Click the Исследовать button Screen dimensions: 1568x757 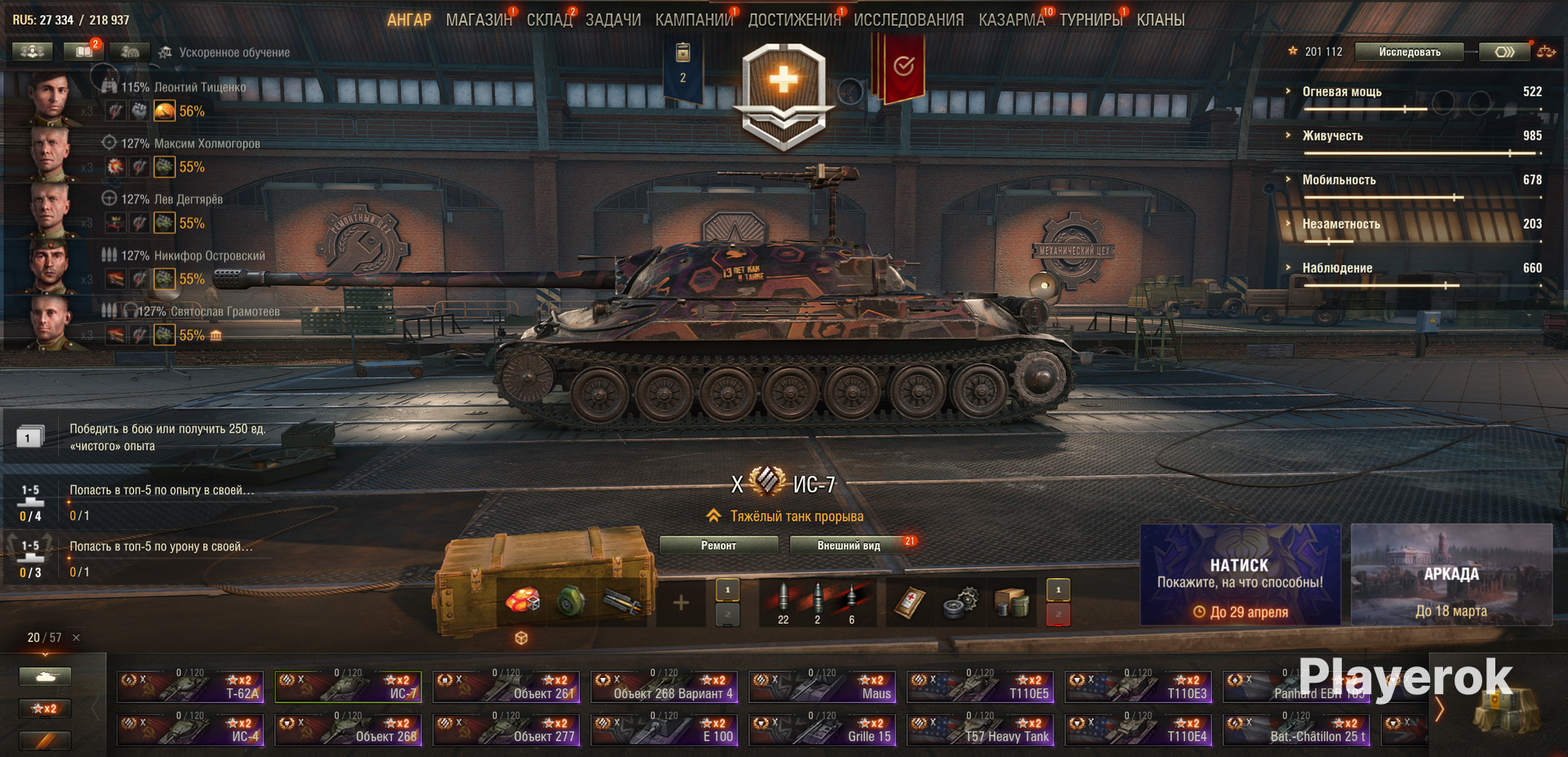point(1409,51)
